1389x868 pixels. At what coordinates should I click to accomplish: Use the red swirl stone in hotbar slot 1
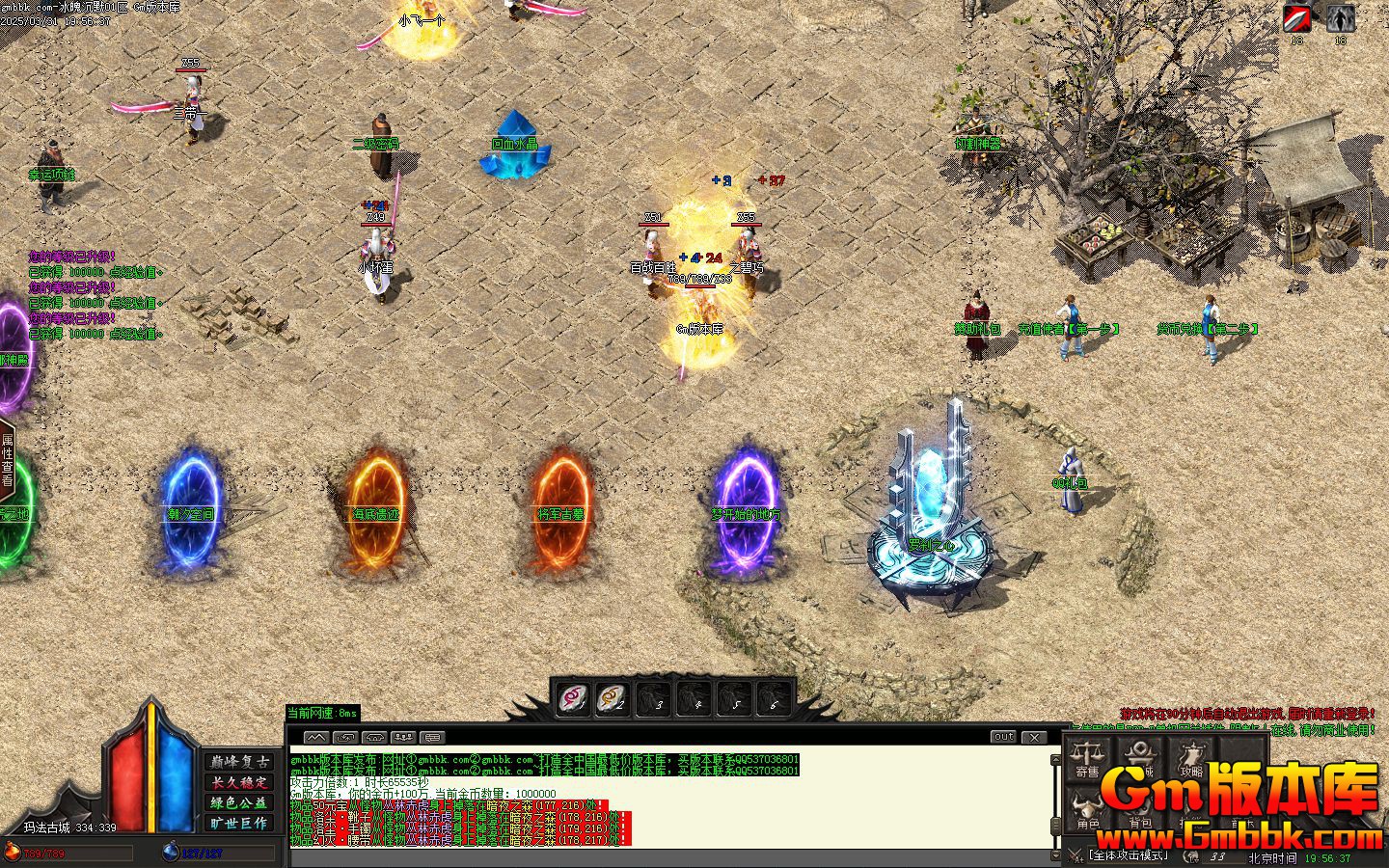(x=575, y=697)
